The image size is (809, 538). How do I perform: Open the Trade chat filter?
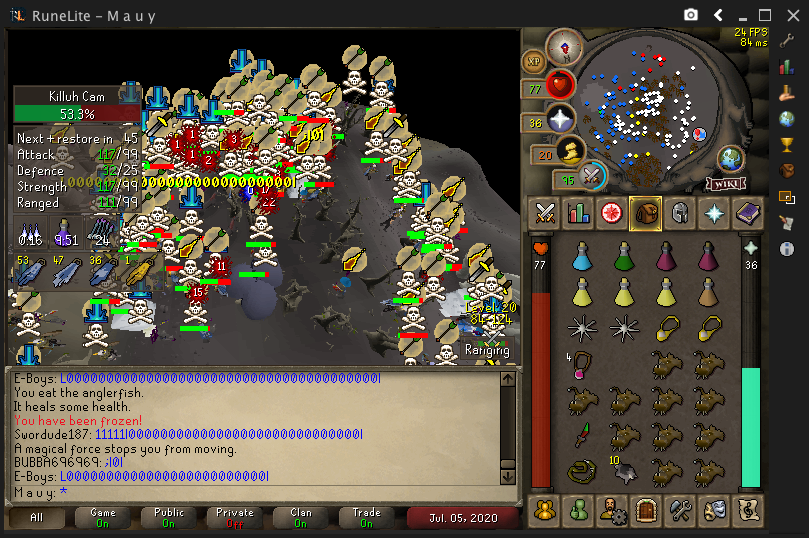pyautogui.click(x=367, y=518)
